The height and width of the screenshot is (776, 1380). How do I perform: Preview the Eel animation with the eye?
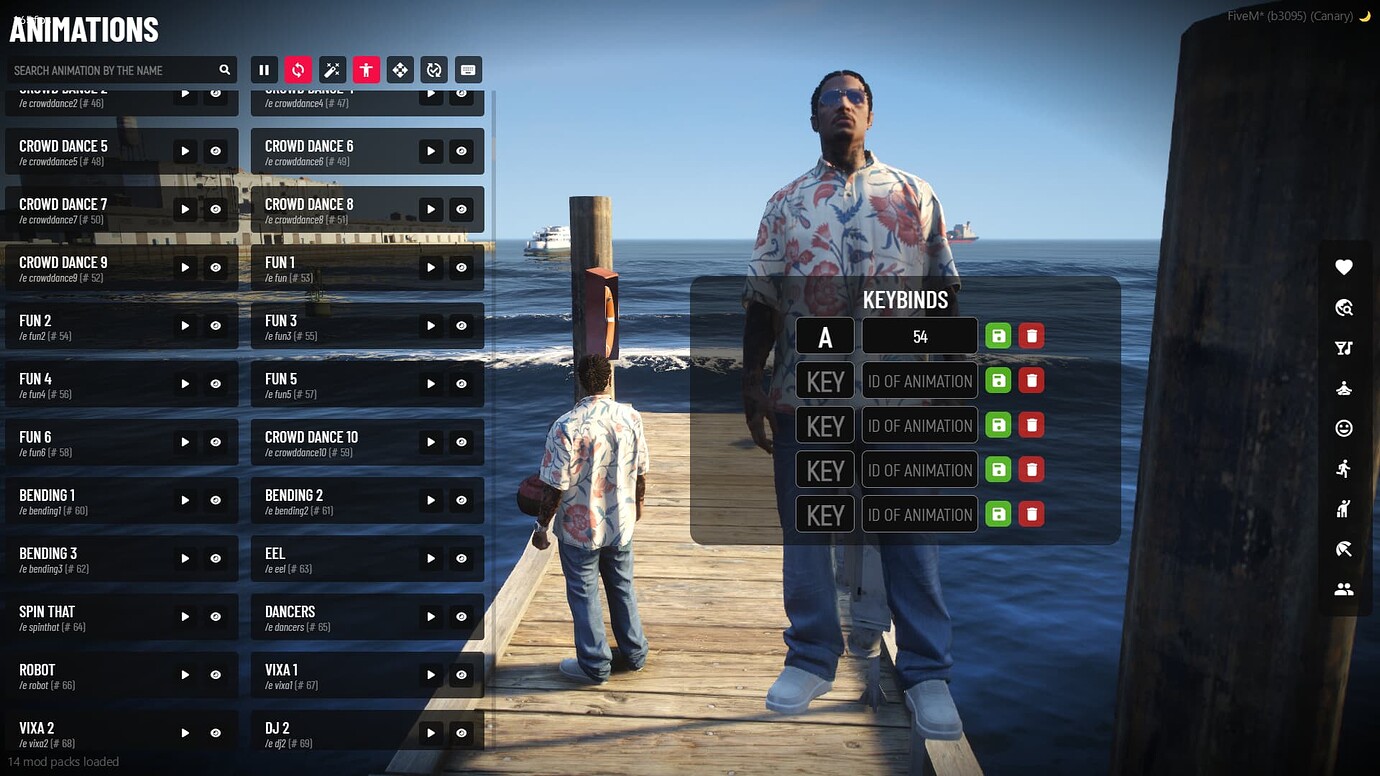[x=461, y=559]
